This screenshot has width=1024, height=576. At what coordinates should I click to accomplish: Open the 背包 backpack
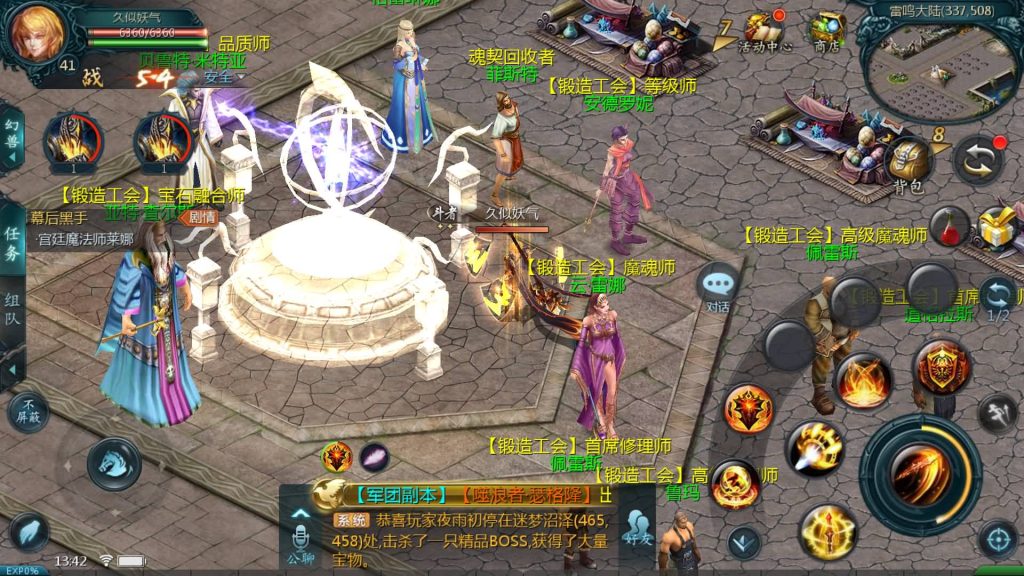pyautogui.click(x=907, y=164)
